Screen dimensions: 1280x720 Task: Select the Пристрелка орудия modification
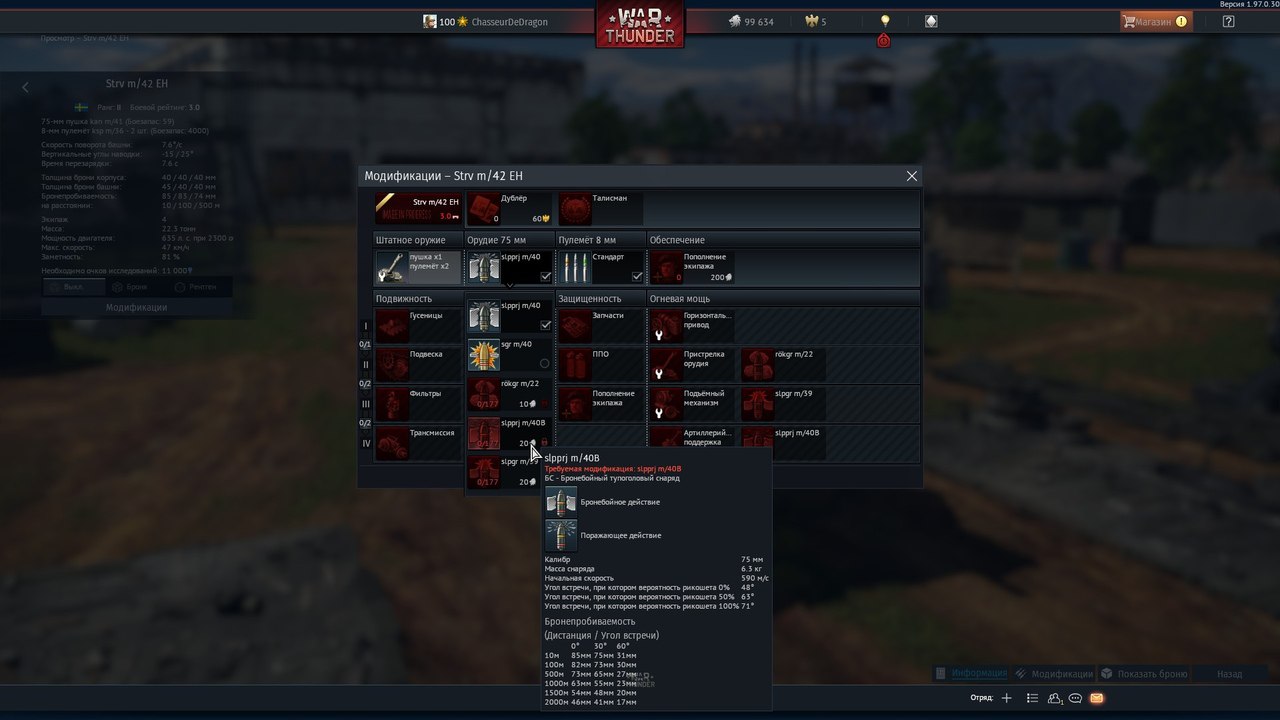[693, 365]
